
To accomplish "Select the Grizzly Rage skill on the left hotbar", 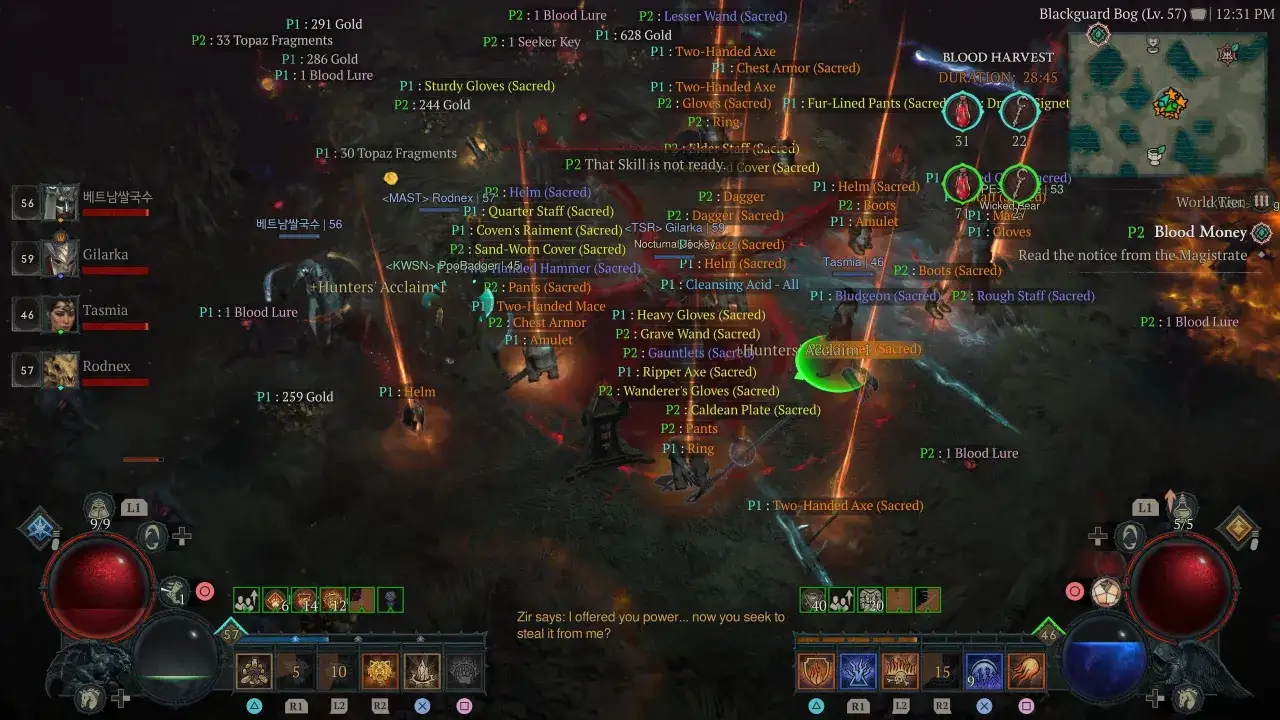I will pos(380,670).
